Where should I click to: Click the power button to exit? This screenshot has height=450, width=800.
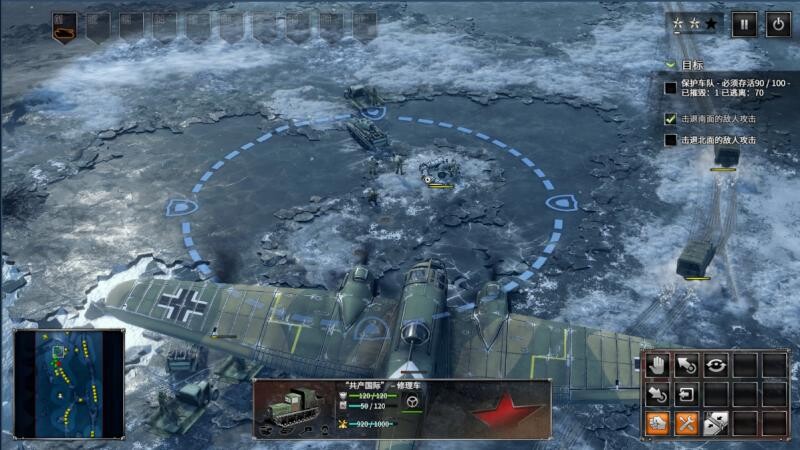coord(778,24)
